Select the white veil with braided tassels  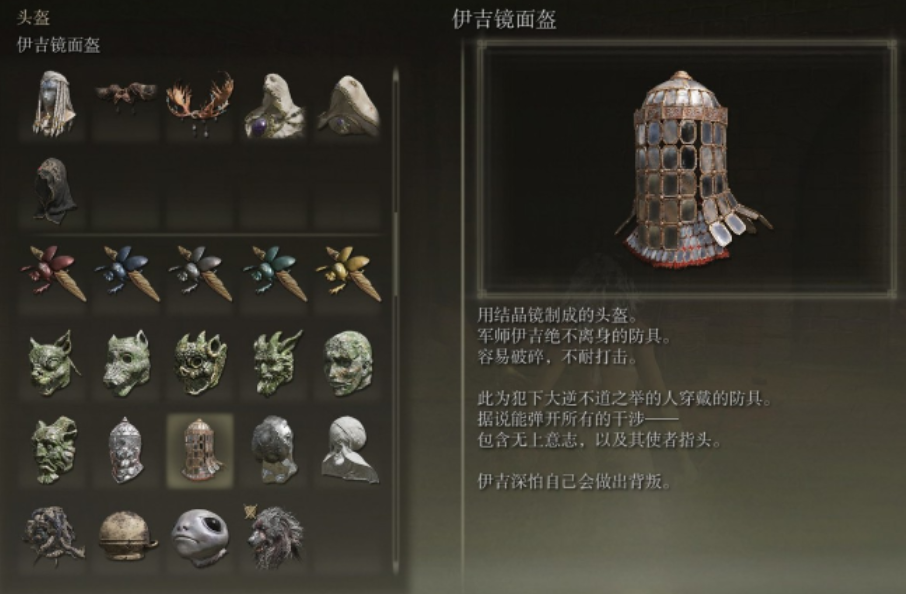pos(53,104)
